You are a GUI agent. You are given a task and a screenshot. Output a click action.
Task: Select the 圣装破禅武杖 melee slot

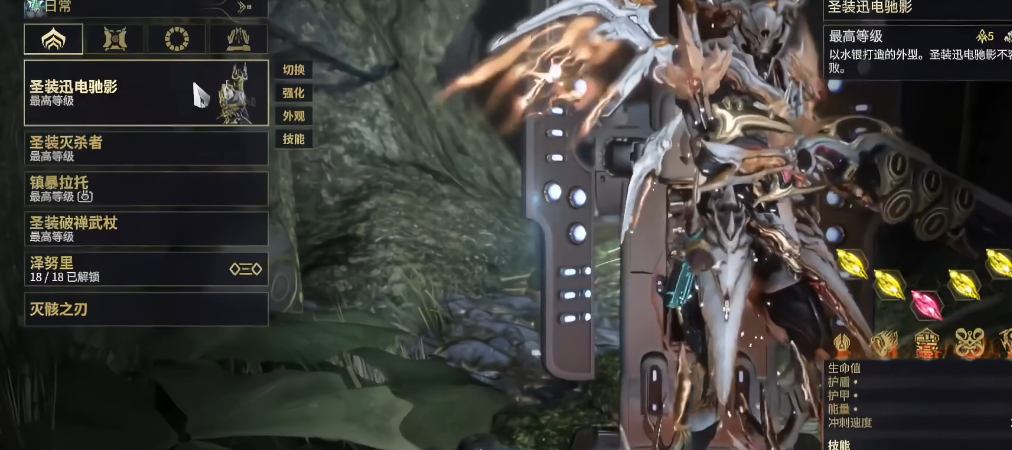coord(146,228)
